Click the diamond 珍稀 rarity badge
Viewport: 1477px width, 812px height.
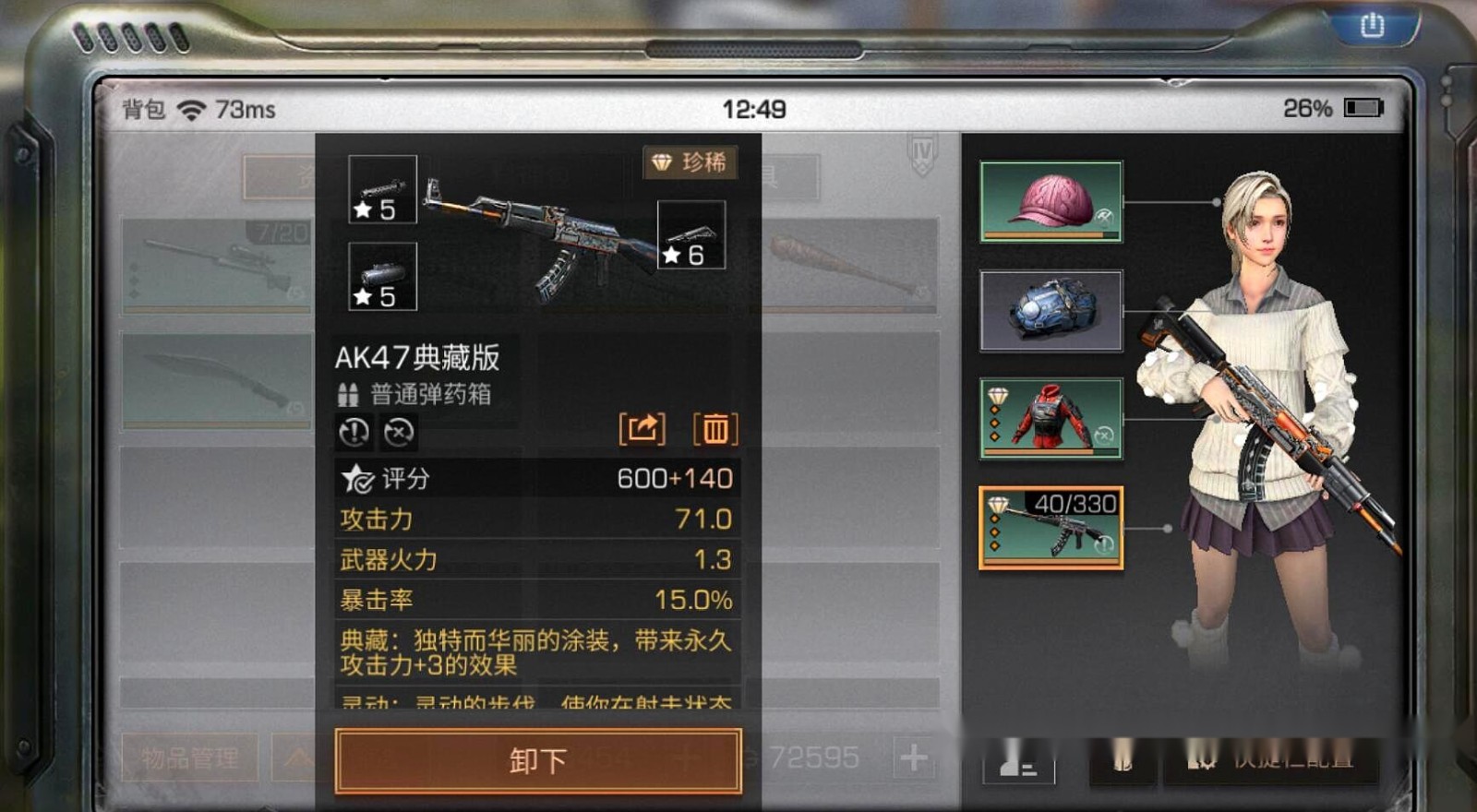tap(690, 163)
